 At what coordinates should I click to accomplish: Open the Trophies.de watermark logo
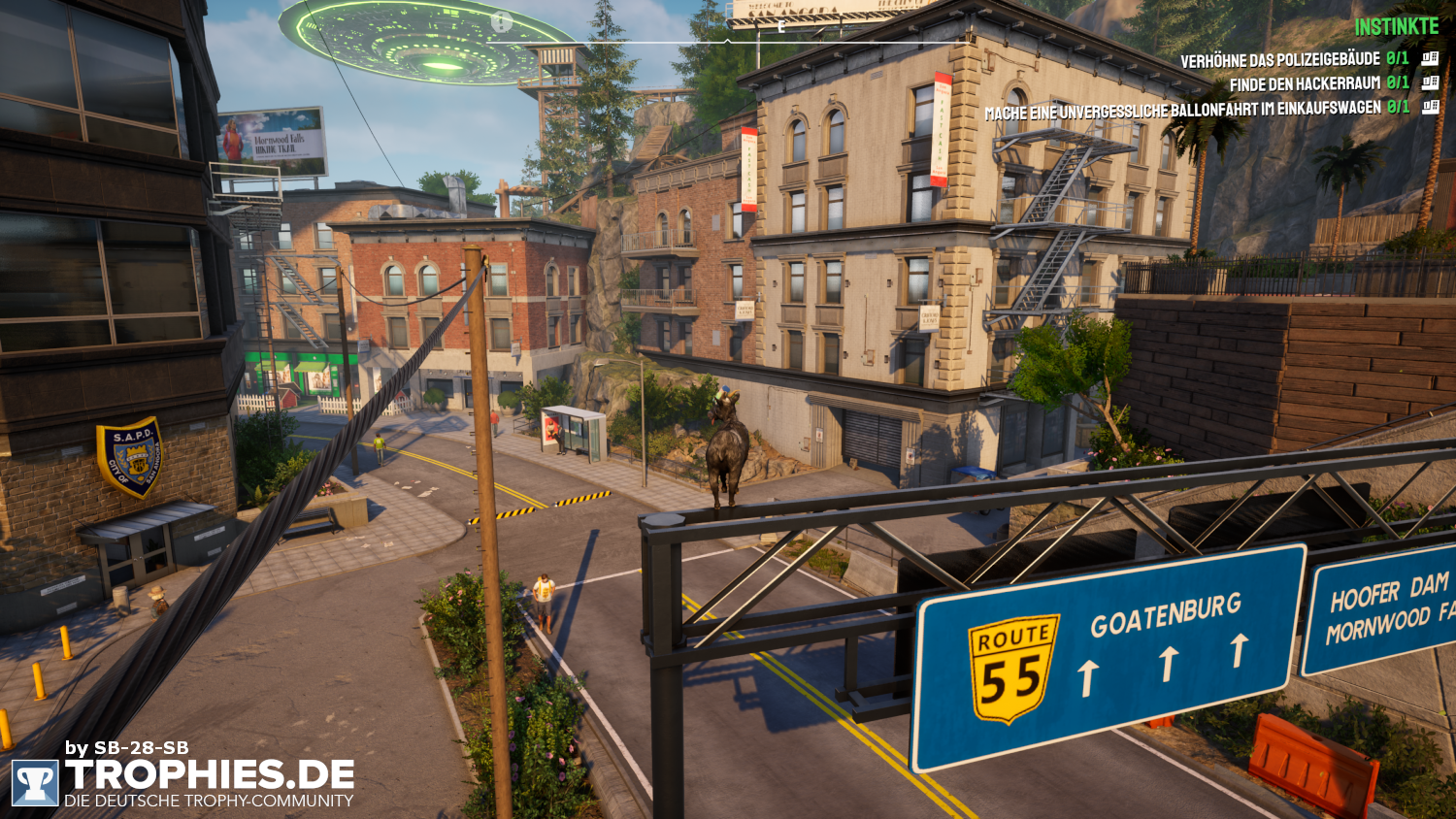[x=184, y=781]
